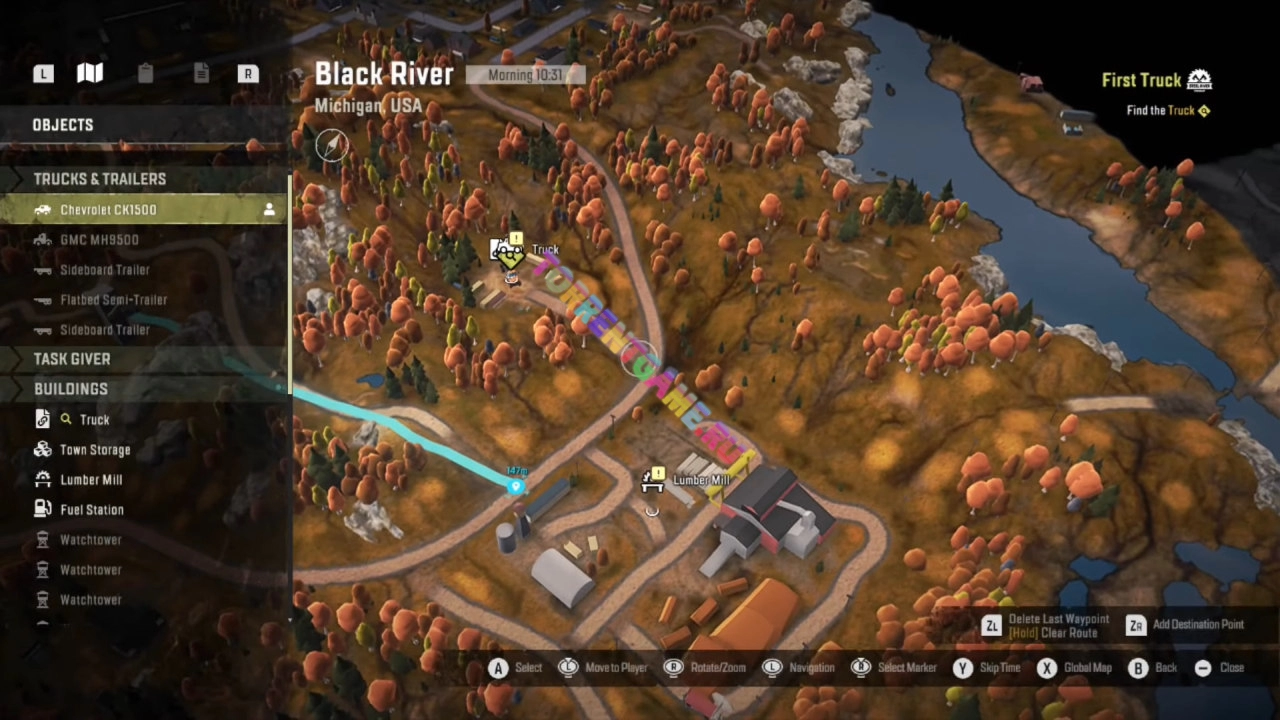This screenshot has width=1280, height=720.
Task: Open the document page tab
Action: (201, 73)
